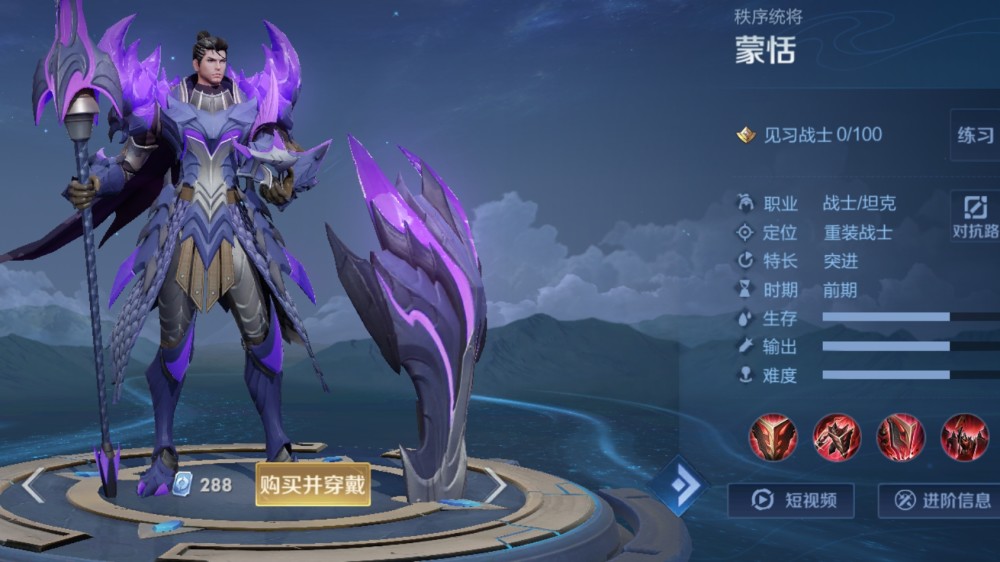Click the 见习战士 proficiency badge
The height and width of the screenshot is (562, 1000).
coord(746,135)
